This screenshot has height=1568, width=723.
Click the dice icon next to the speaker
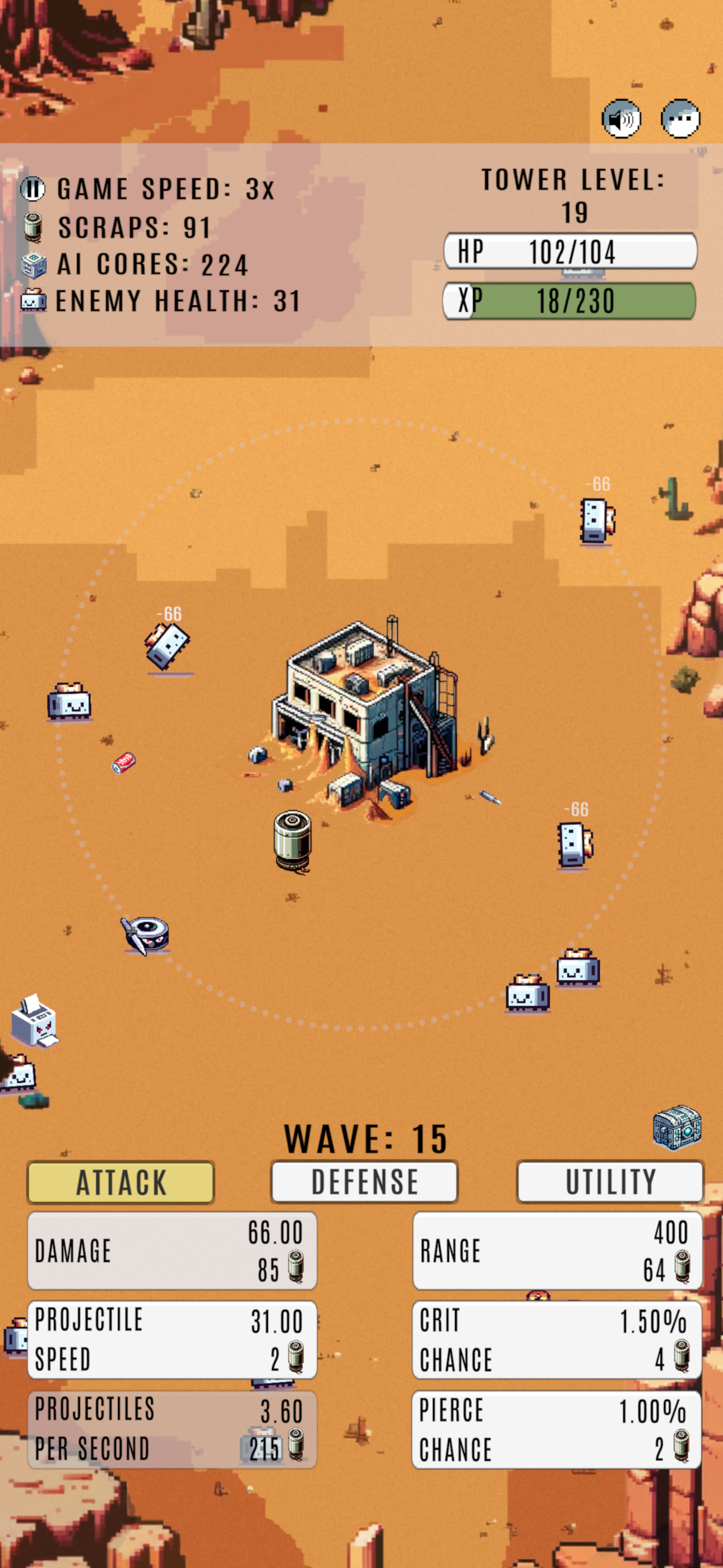pos(680,119)
